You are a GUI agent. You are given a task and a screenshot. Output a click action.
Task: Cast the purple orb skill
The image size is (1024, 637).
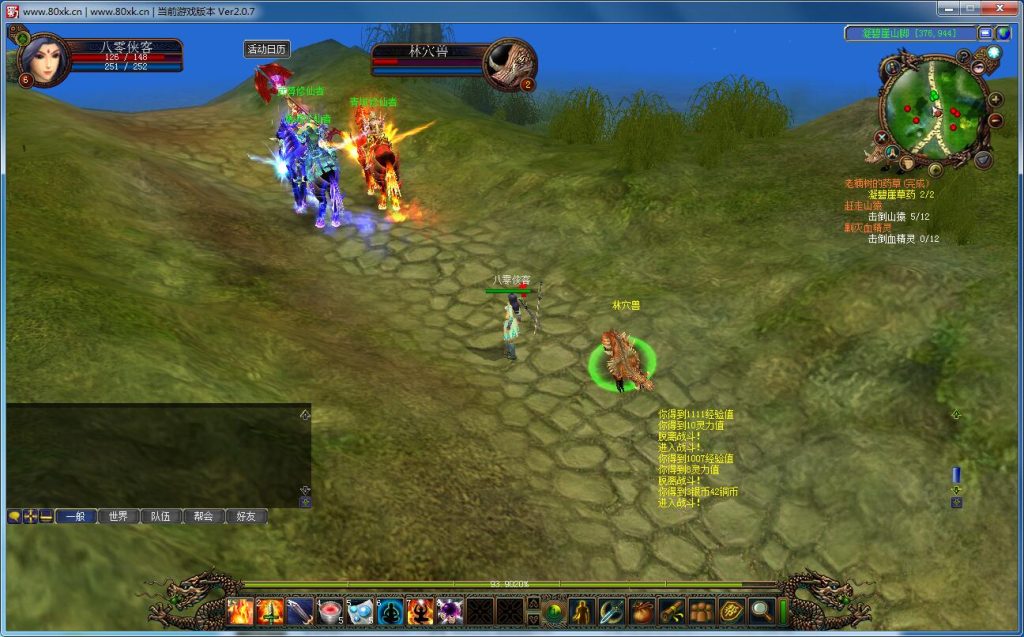[x=450, y=611]
